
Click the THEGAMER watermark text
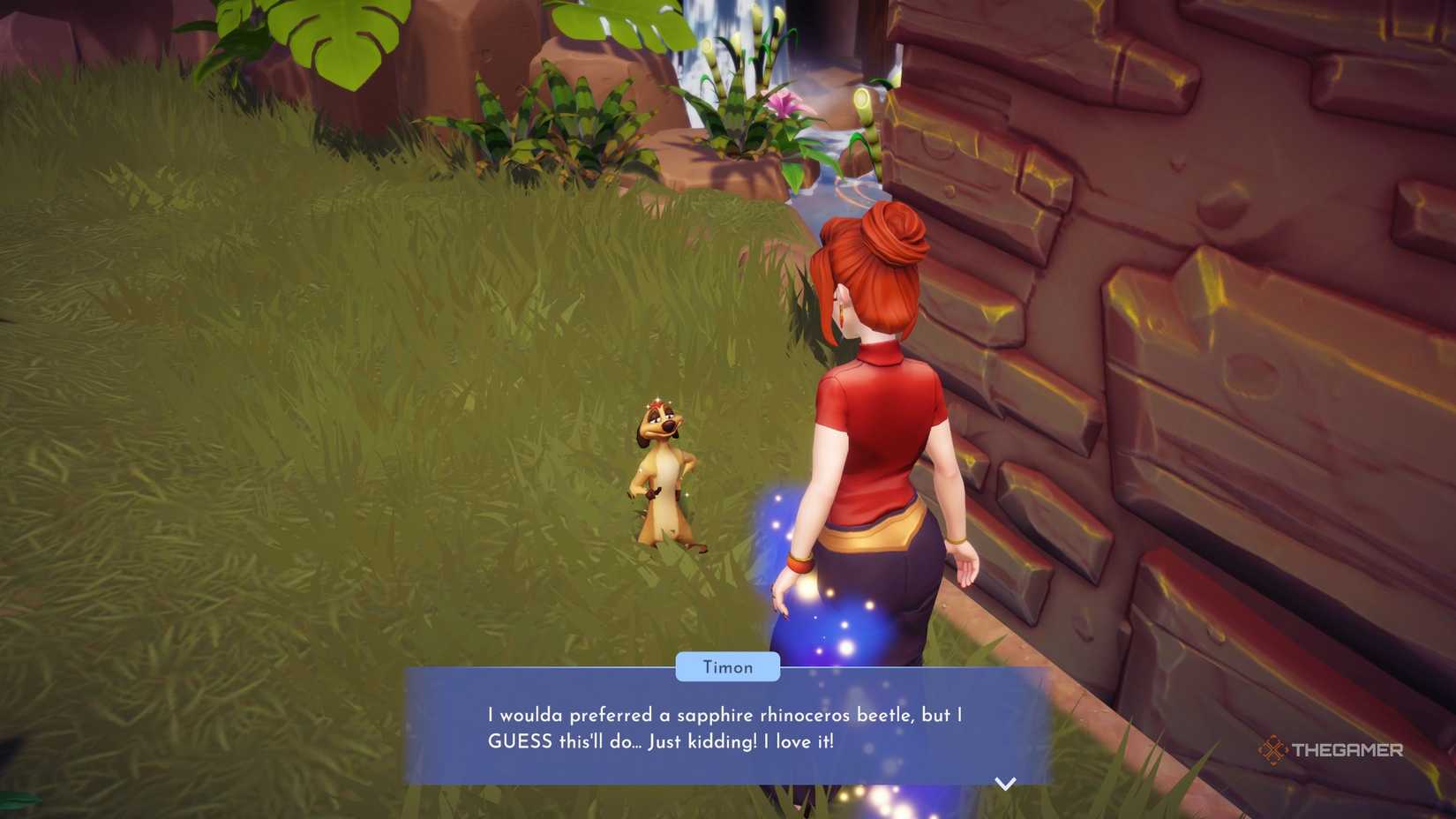pos(1346,749)
